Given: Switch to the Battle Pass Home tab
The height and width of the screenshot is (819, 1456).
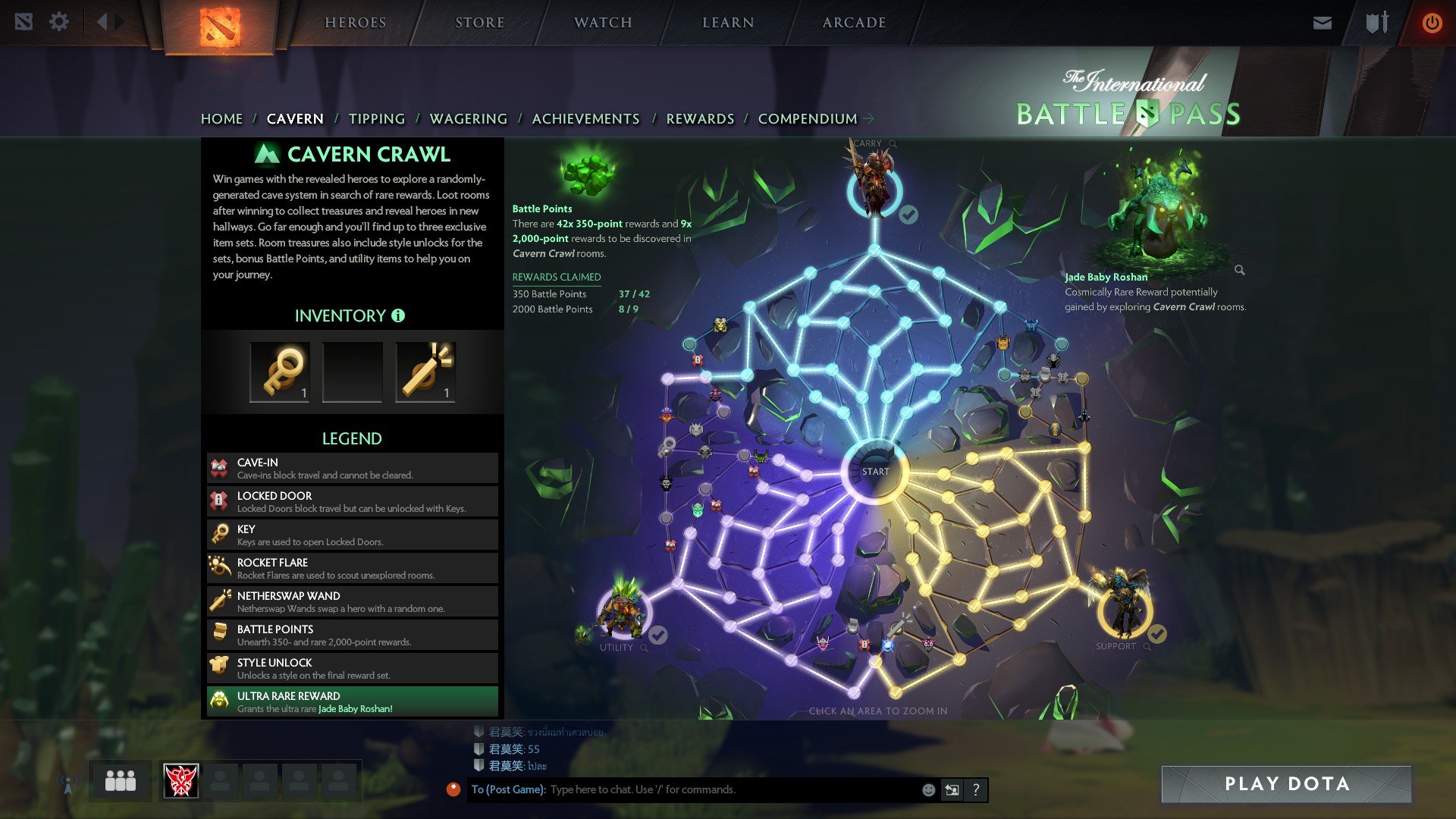Looking at the screenshot, I should (x=221, y=119).
